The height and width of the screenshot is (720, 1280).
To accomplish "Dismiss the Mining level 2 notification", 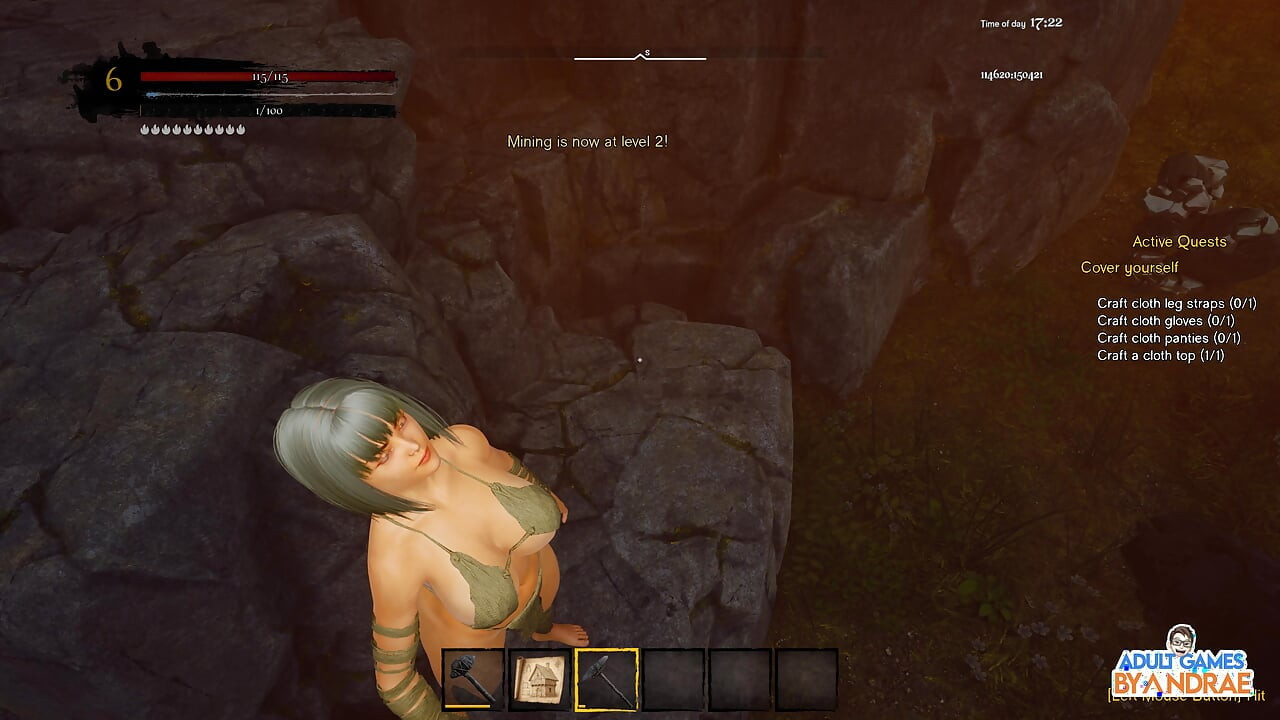I will (585, 142).
